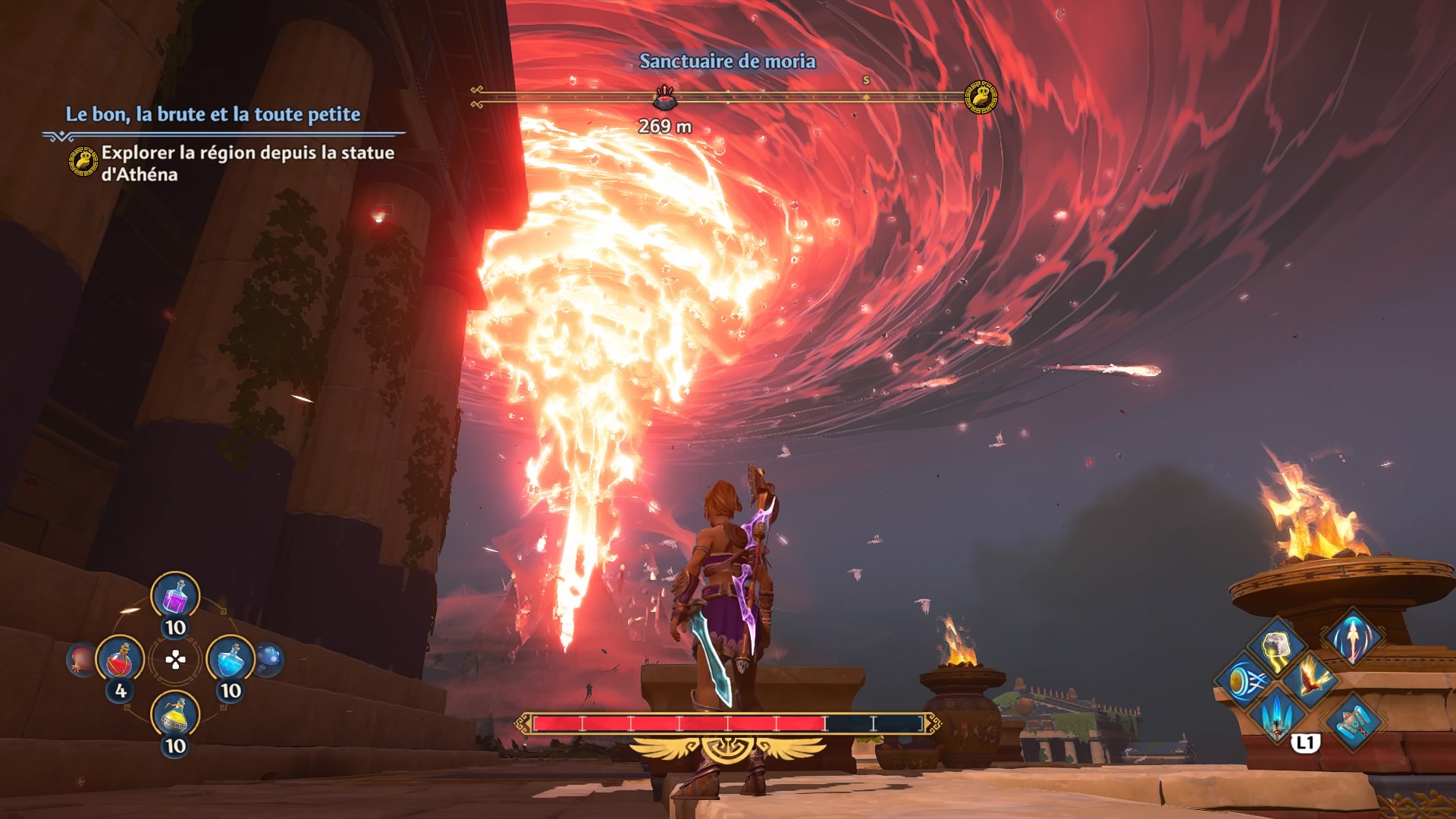Select the purple potion slot

[175, 597]
